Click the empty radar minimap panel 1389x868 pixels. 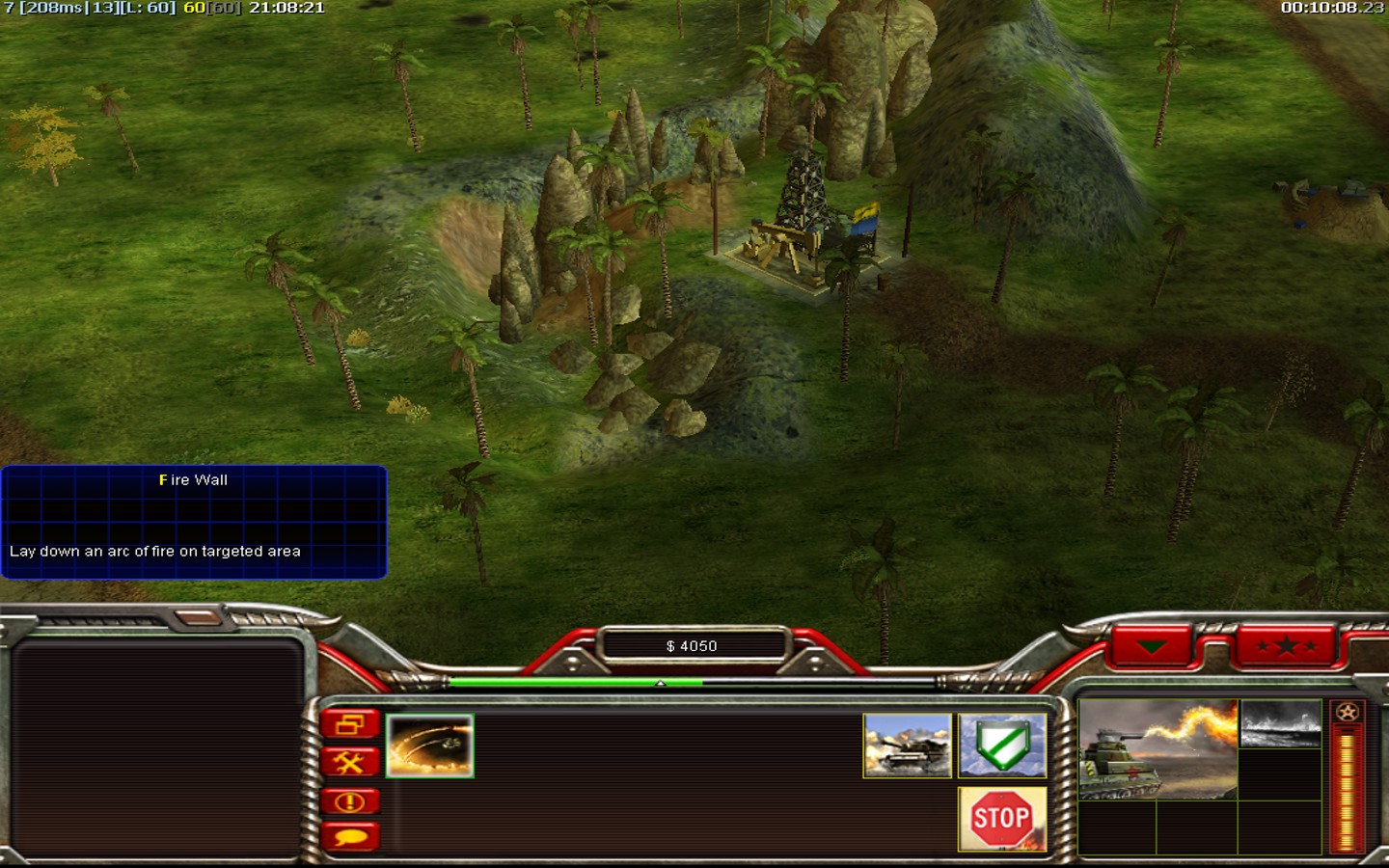point(156,749)
